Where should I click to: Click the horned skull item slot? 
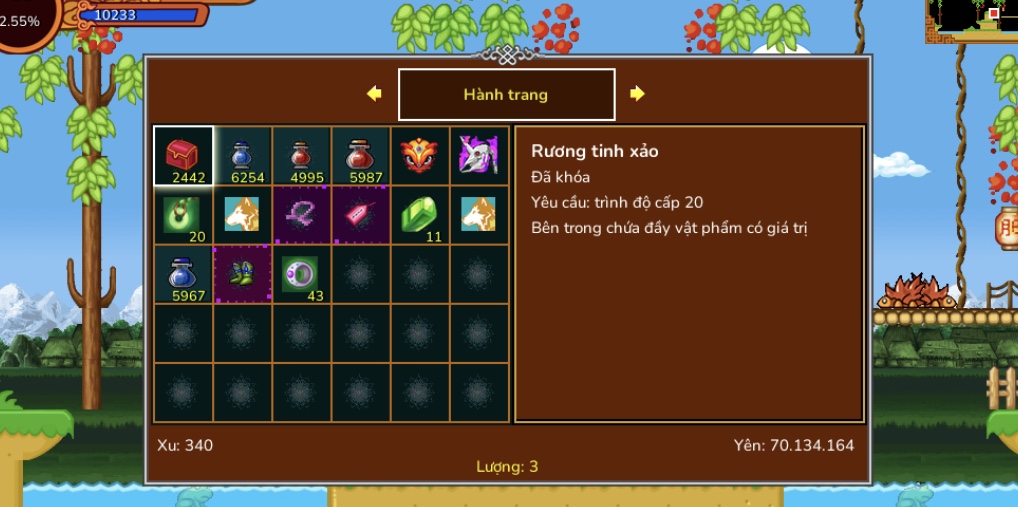pyautogui.click(x=479, y=156)
